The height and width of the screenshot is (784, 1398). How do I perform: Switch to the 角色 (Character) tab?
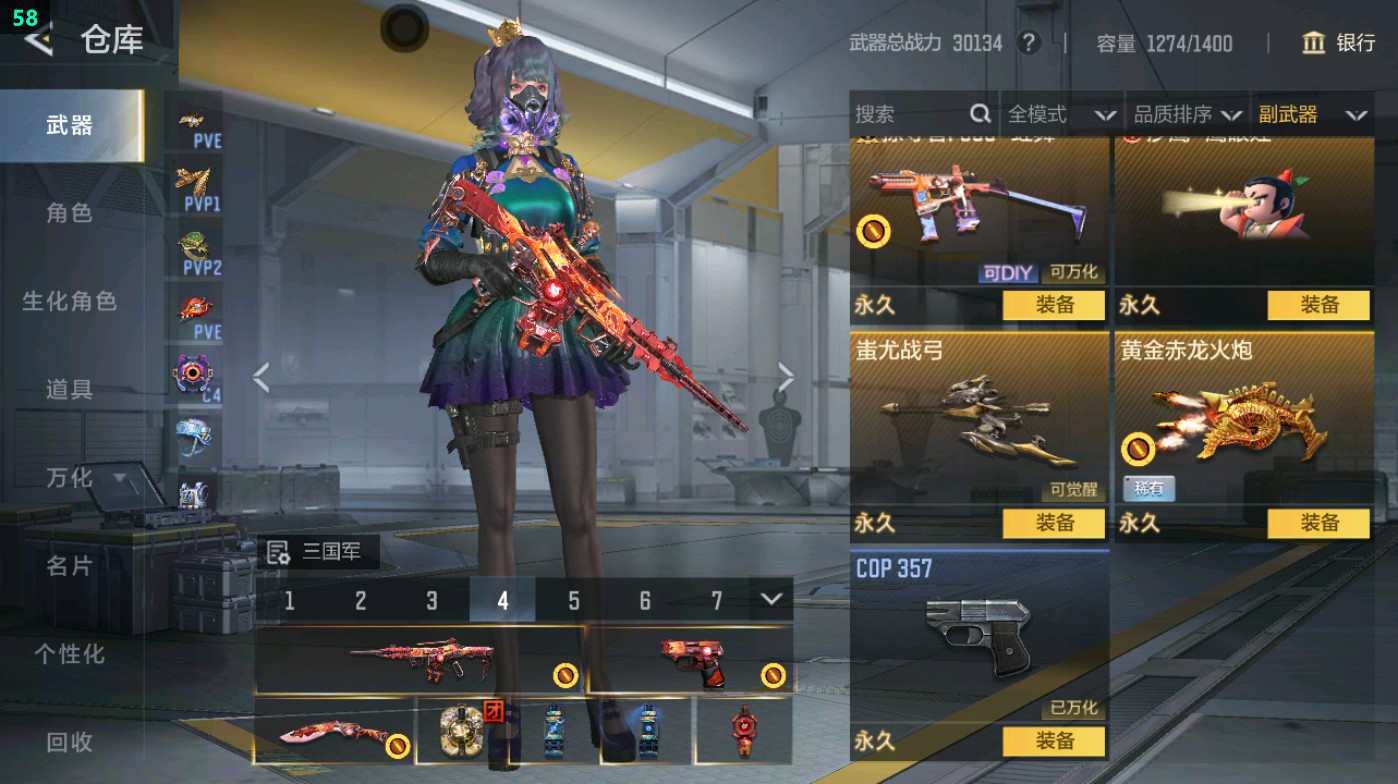[x=70, y=213]
